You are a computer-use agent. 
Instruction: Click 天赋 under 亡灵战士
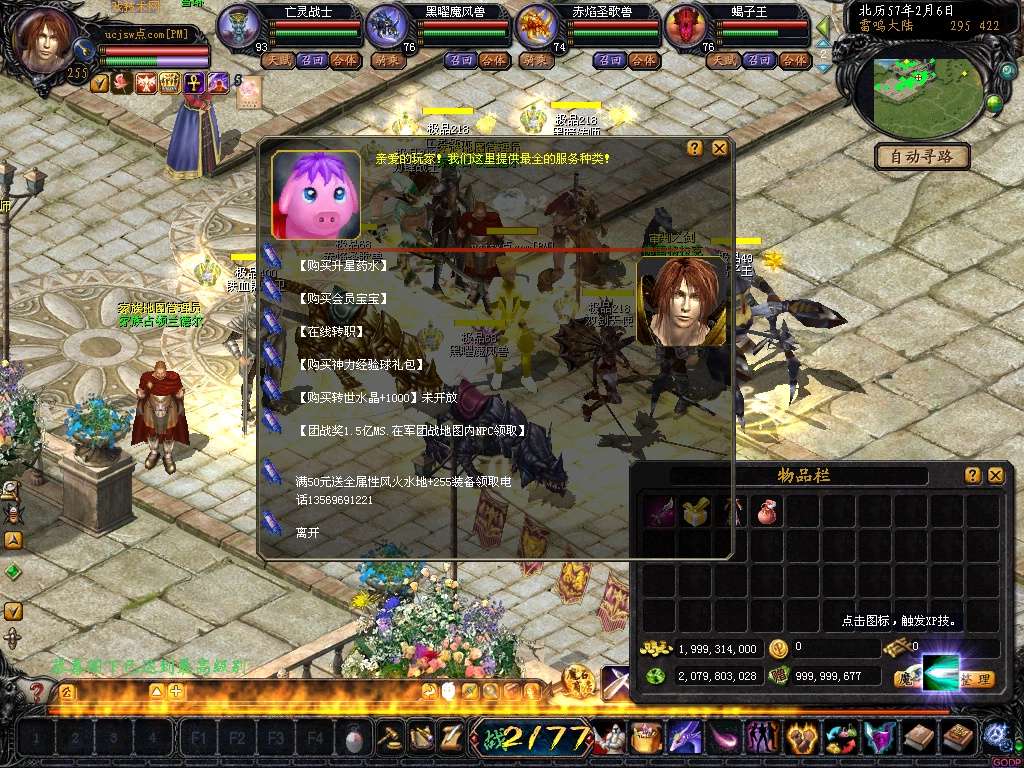coord(276,60)
